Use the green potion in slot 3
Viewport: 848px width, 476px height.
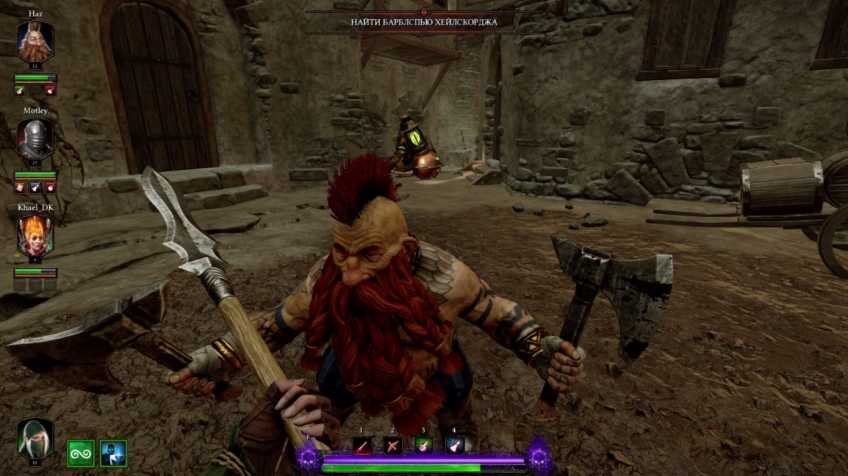click(x=423, y=447)
